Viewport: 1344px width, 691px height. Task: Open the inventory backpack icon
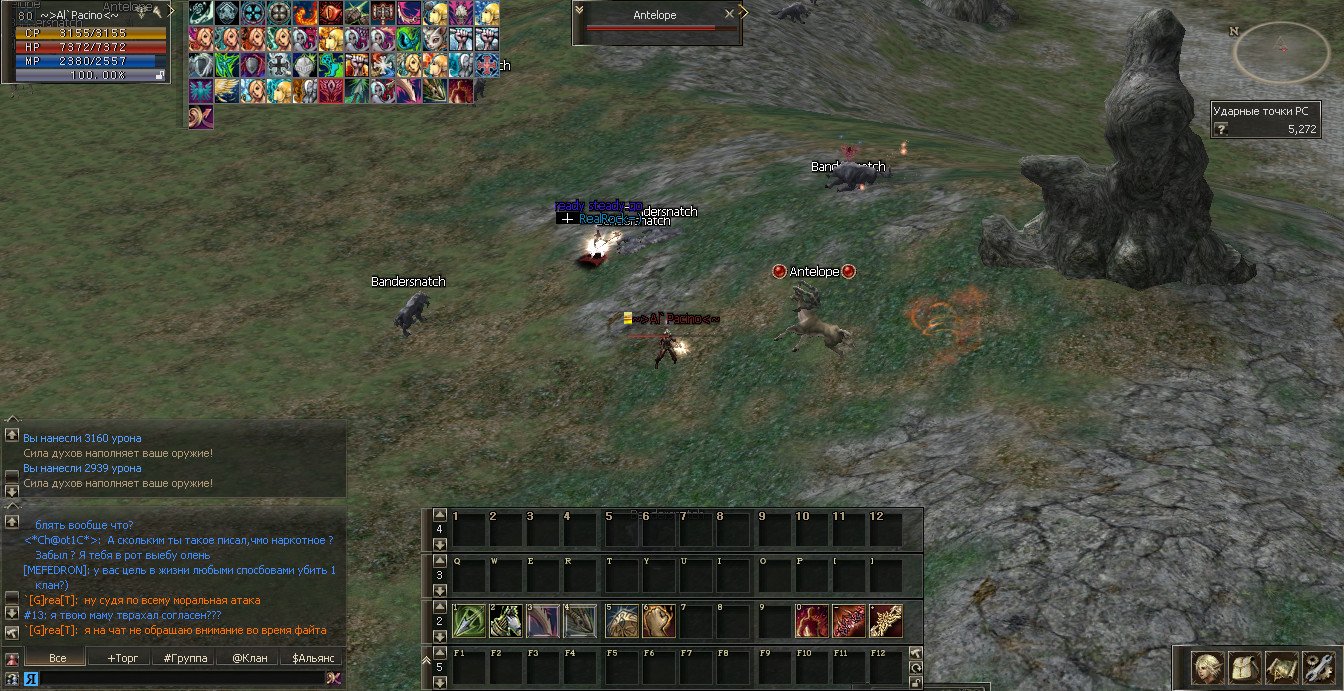tap(1245, 667)
